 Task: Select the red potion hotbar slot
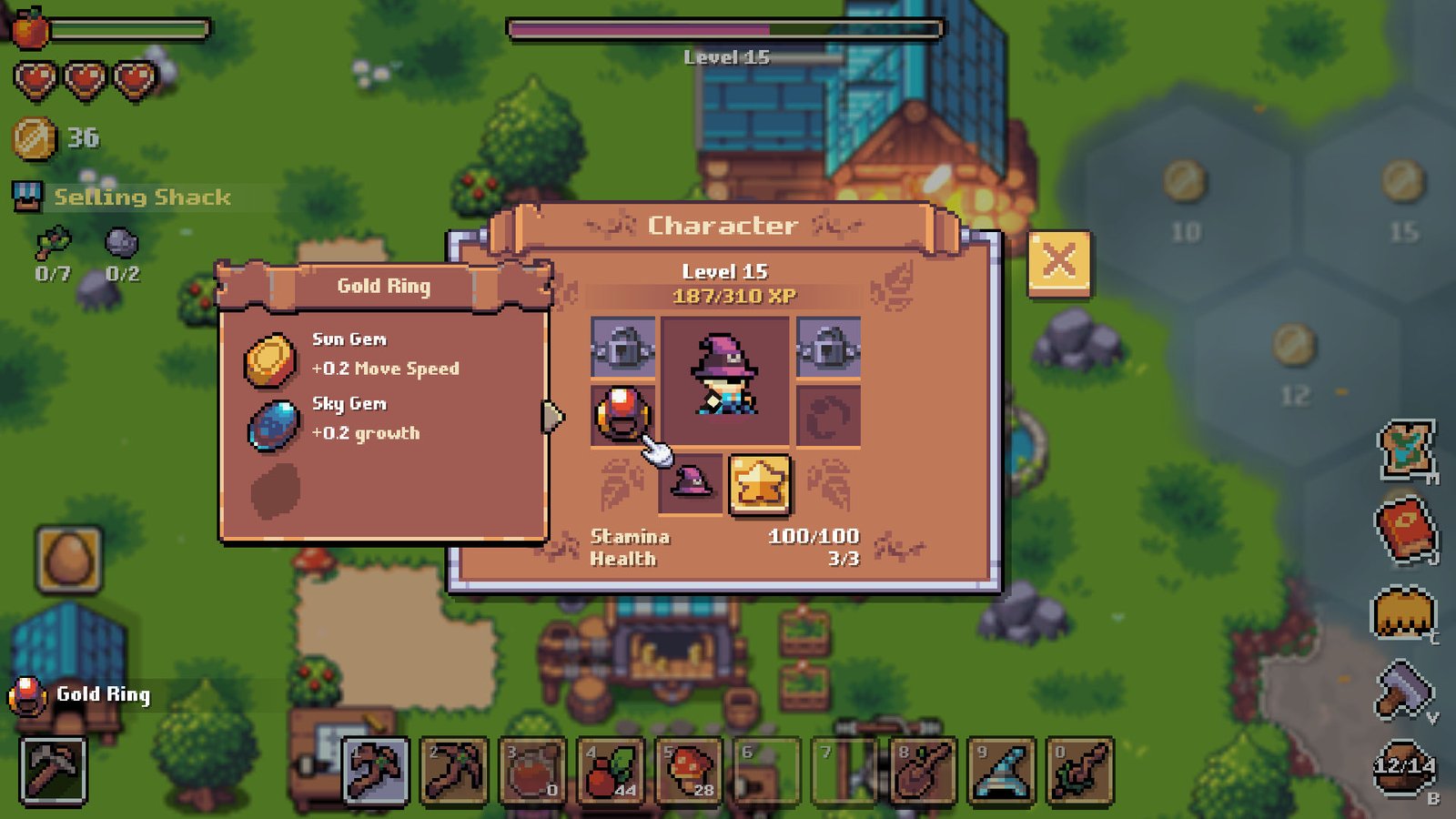532,771
